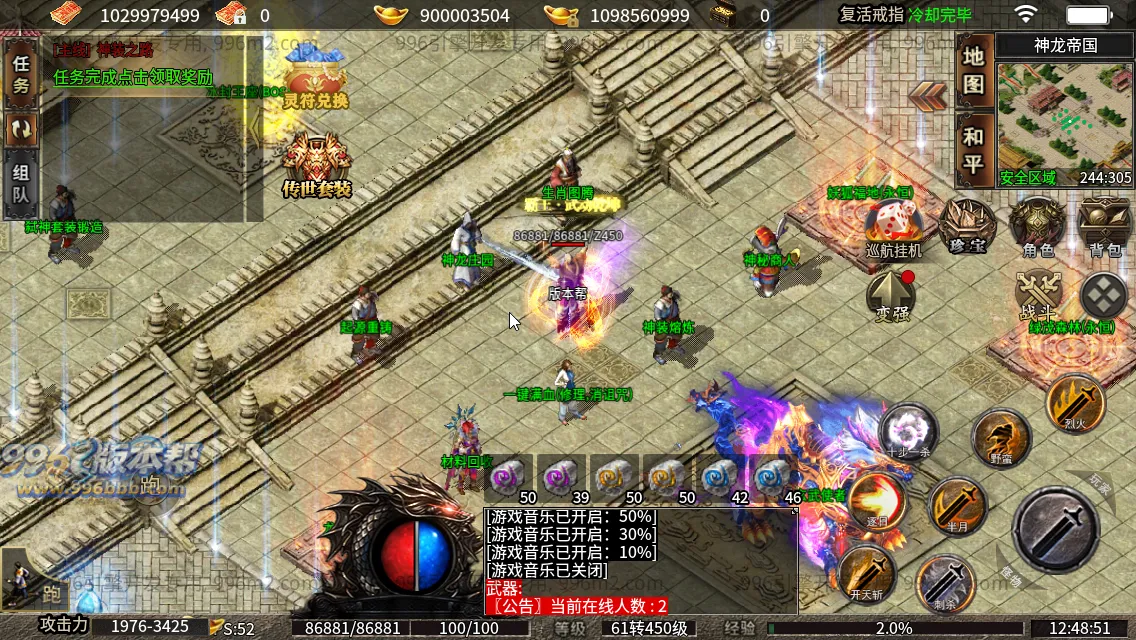Activate the 烈火 flaming sword skill
The width and height of the screenshot is (1136, 640).
[1075, 403]
